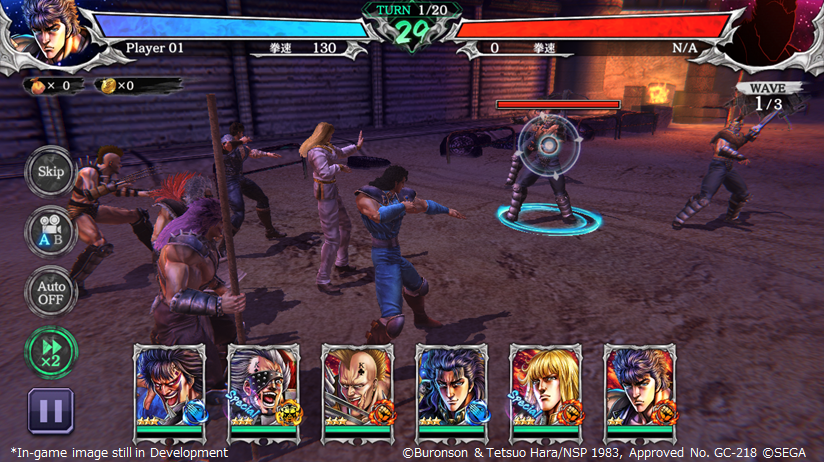Choose the blond-haired fighter card

coord(545,390)
